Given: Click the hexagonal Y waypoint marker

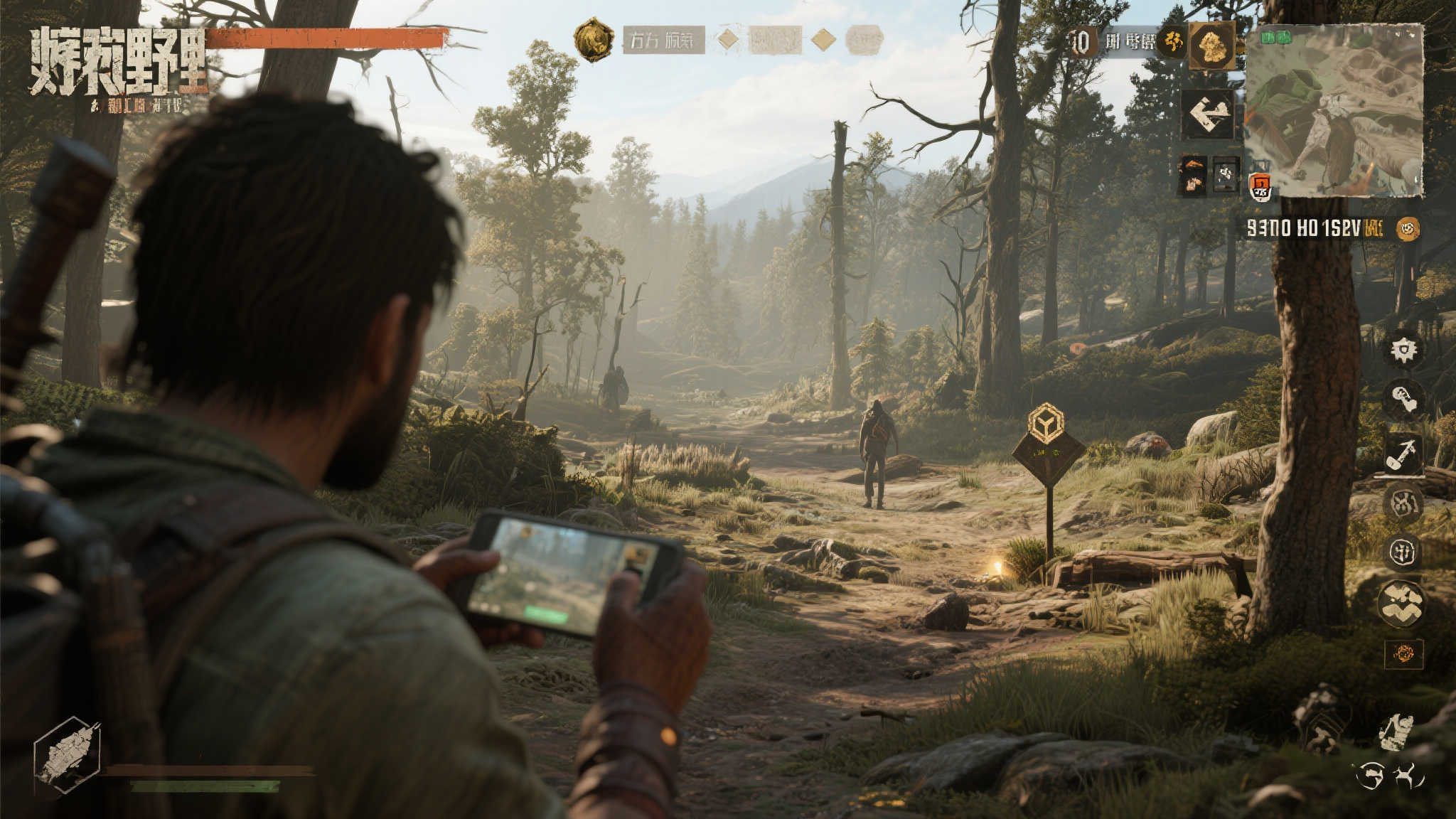Looking at the screenshot, I should click(1046, 423).
